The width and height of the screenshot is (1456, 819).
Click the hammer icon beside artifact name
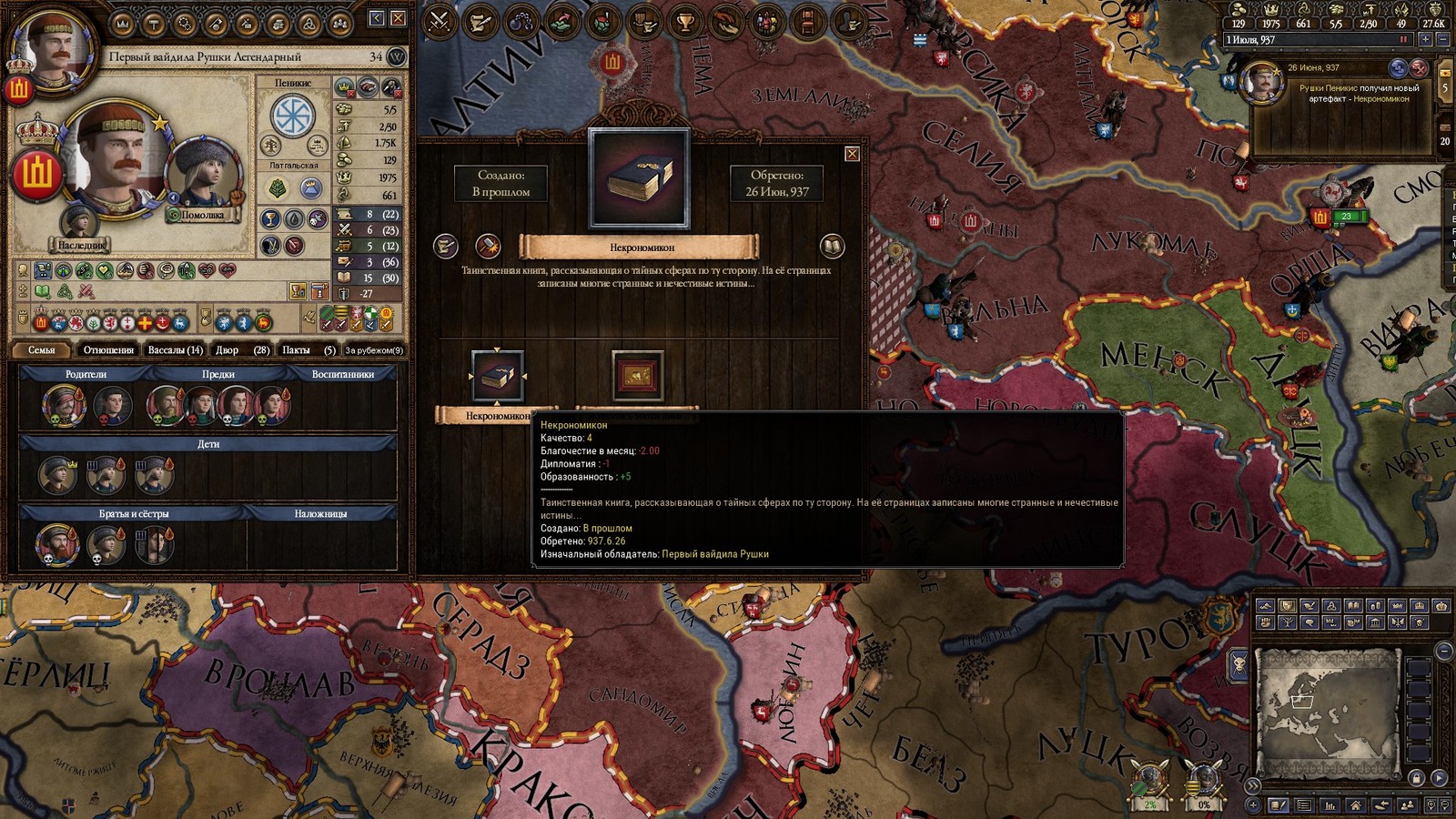point(488,246)
